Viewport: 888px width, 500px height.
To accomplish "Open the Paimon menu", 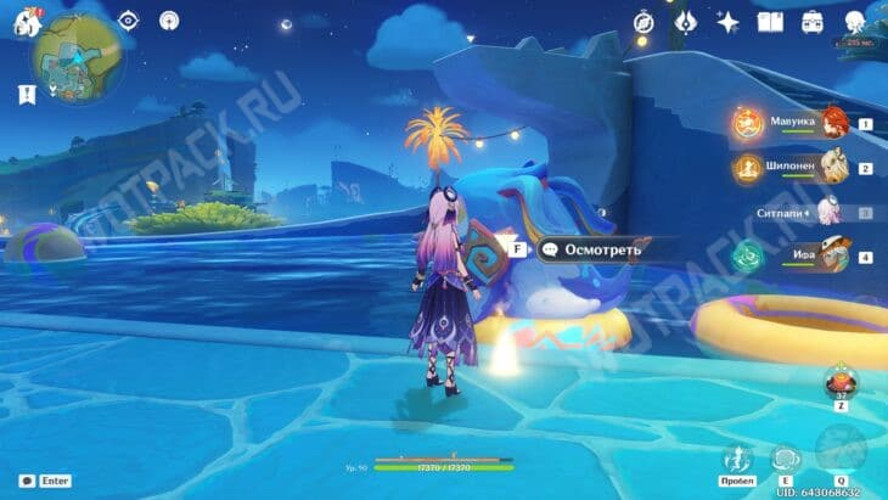I will click(x=27, y=22).
